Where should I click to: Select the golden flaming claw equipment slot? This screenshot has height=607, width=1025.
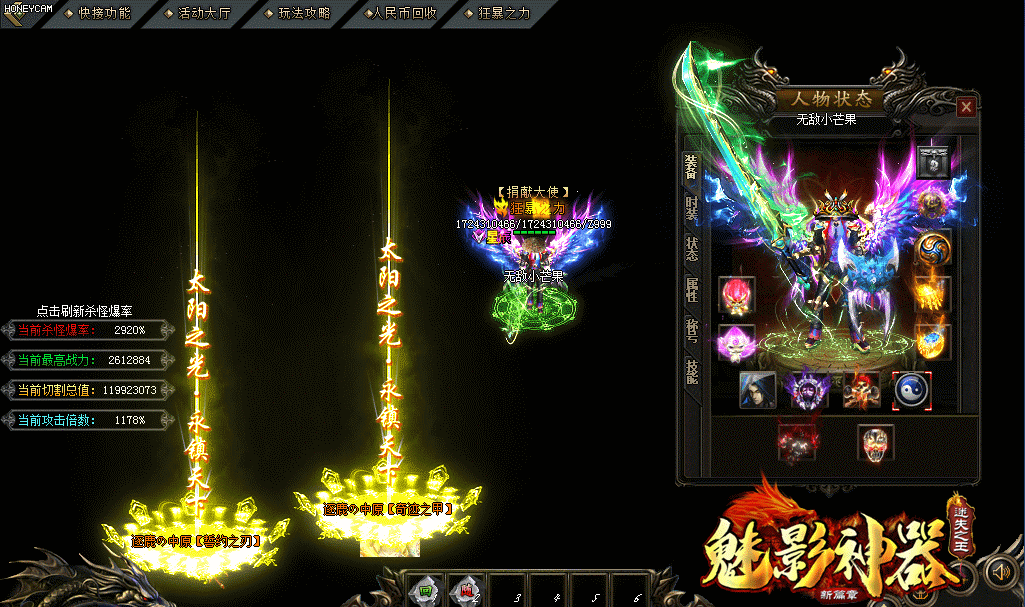(x=932, y=295)
